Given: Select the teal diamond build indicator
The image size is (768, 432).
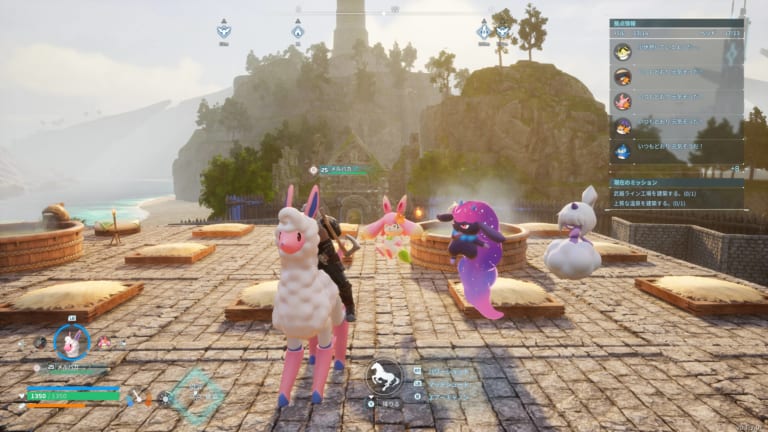Looking at the screenshot, I should [197, 396].
